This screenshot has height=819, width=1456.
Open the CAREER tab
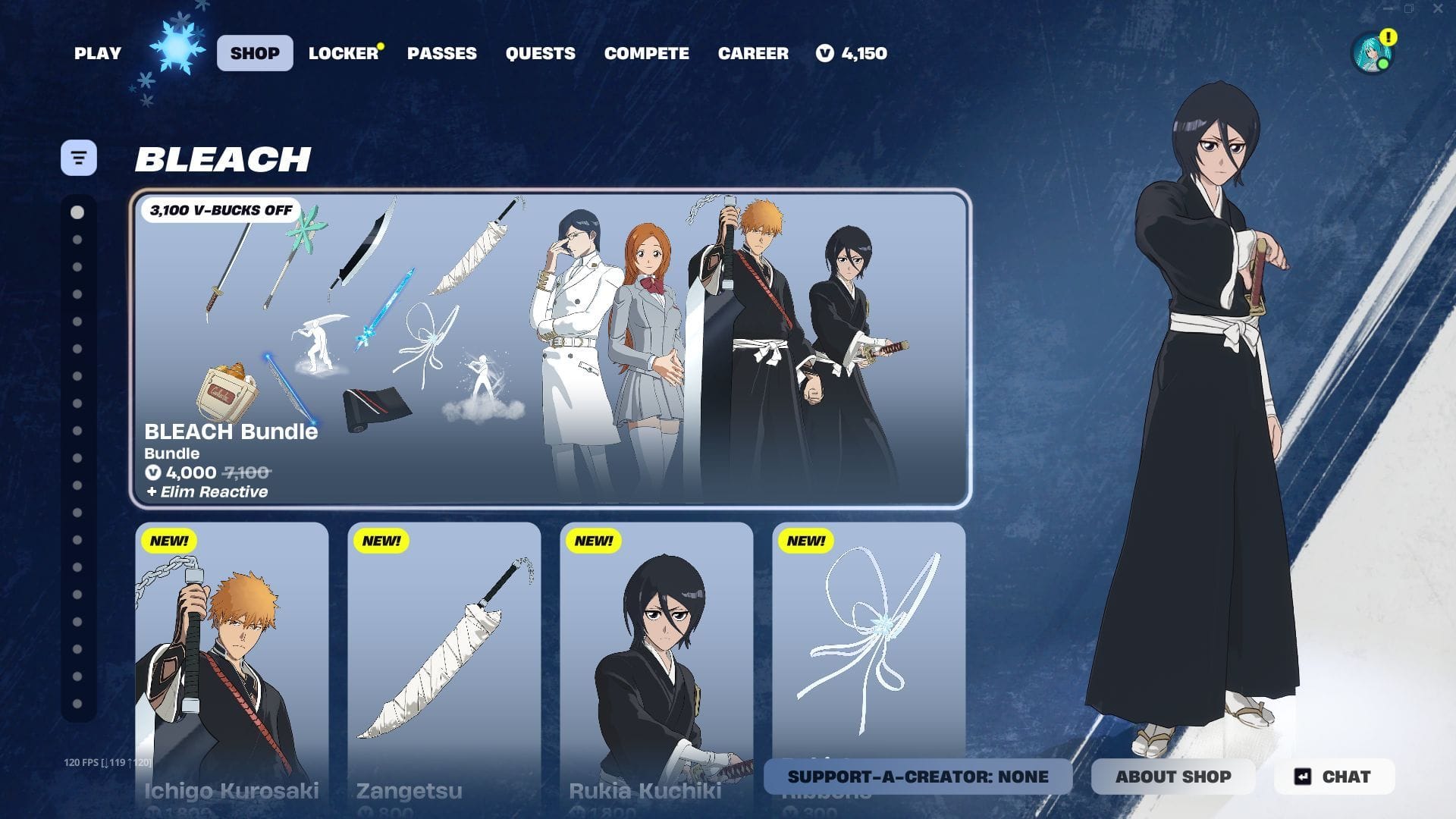point(753,53)
